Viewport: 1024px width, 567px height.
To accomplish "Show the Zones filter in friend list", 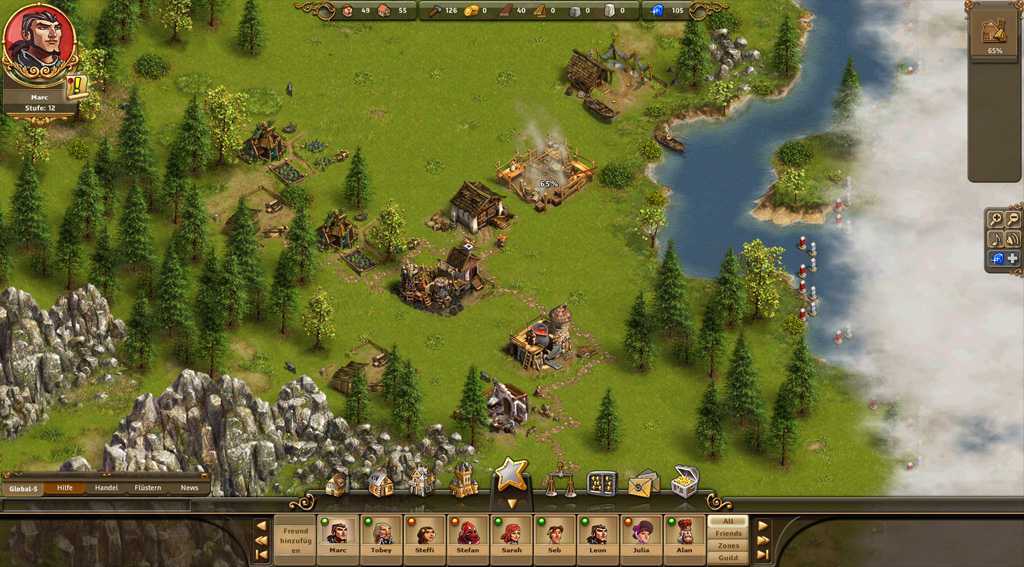I will pyautogui.click(x=727, y=546).
